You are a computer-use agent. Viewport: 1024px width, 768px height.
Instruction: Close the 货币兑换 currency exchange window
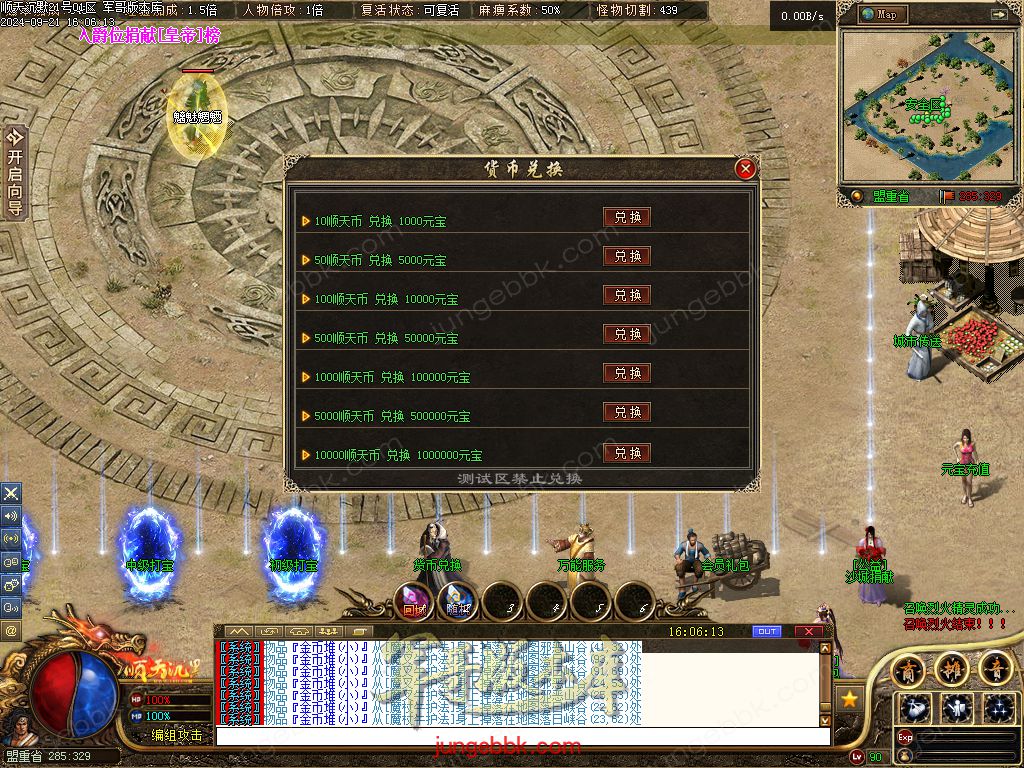pyautogui.click(x=745, y=169)
